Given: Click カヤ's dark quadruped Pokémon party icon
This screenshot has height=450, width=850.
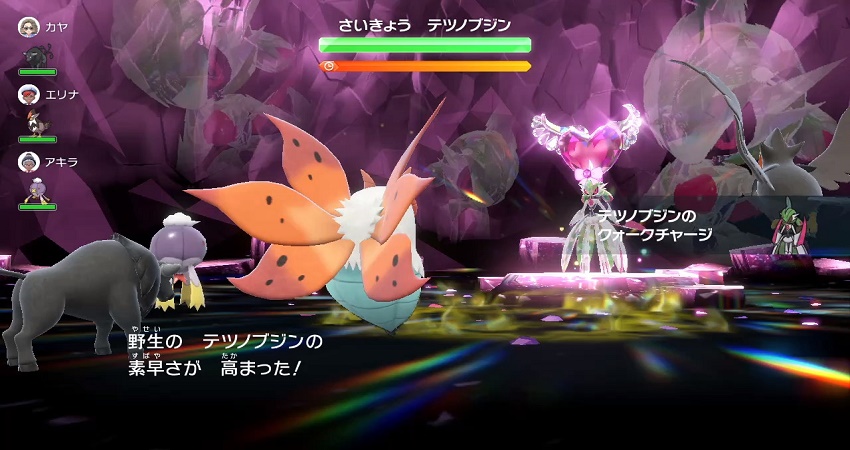Looking at the screenshot, I should point(36,54).
